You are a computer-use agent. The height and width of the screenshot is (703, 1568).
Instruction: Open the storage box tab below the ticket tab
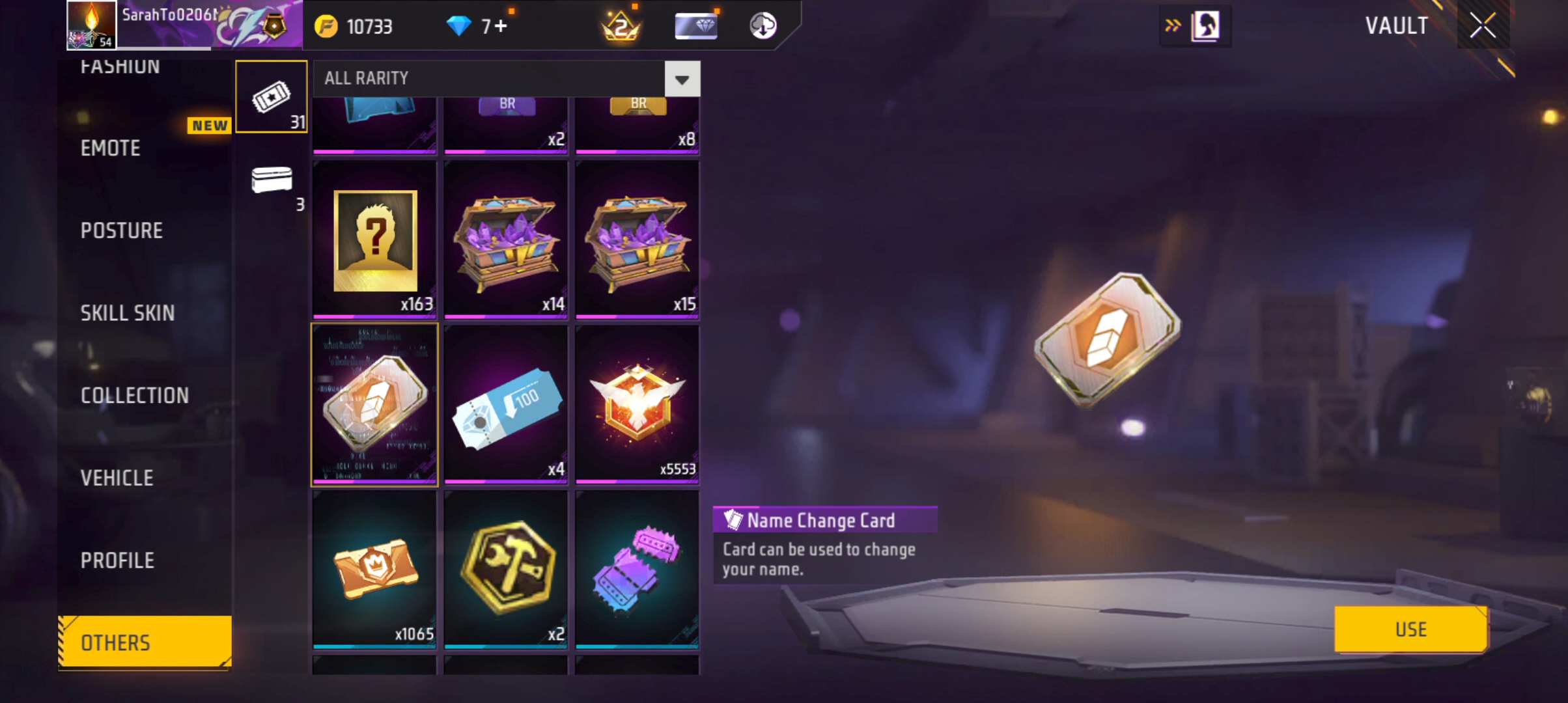[x=272, y=184]
